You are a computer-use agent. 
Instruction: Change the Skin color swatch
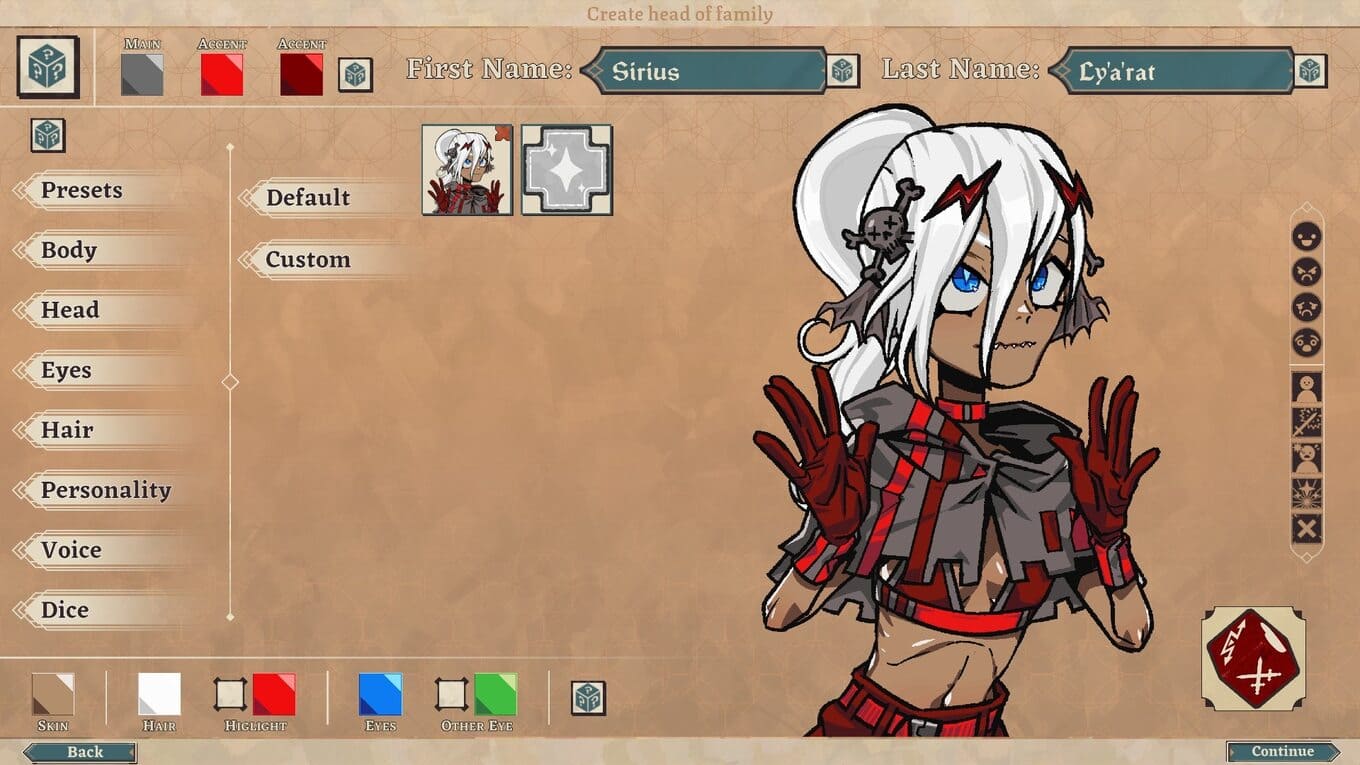(x=53, y=694)
